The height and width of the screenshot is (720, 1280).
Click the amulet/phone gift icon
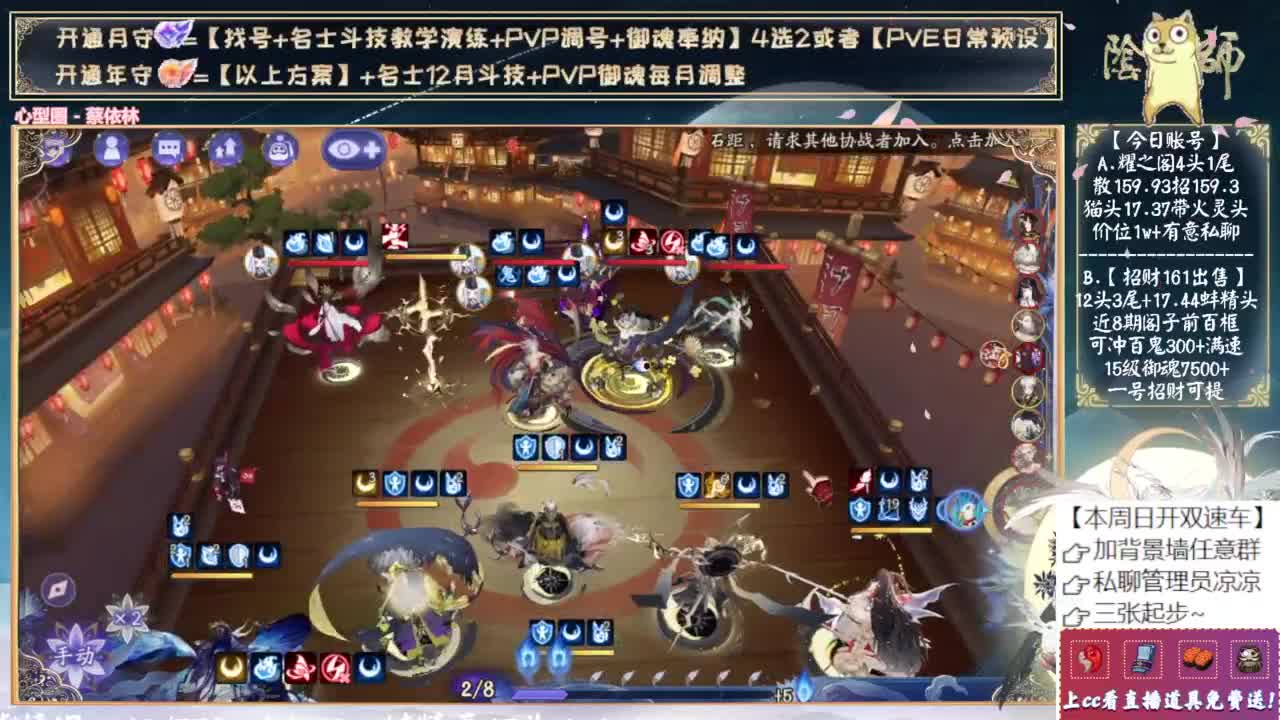(1143, 660)
